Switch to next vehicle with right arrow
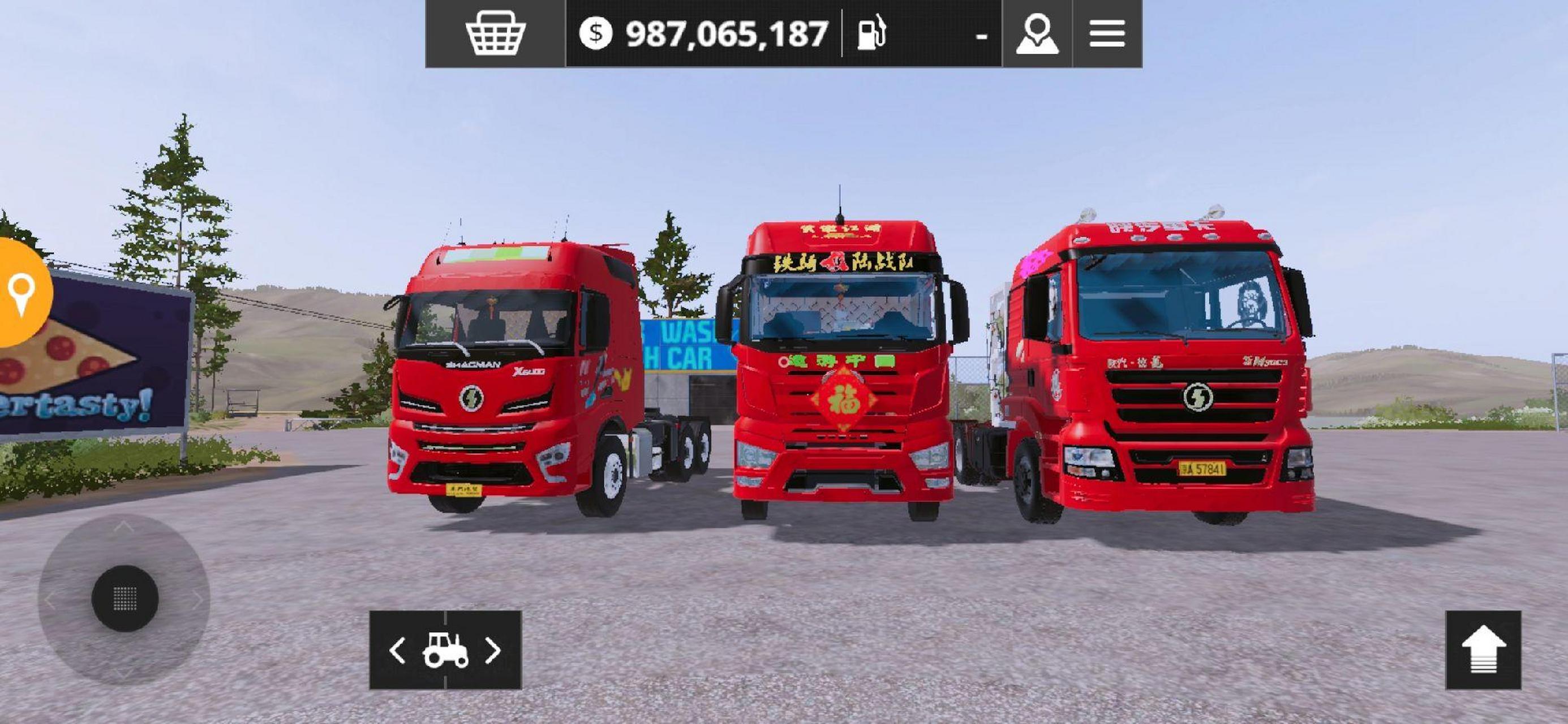 493,650
